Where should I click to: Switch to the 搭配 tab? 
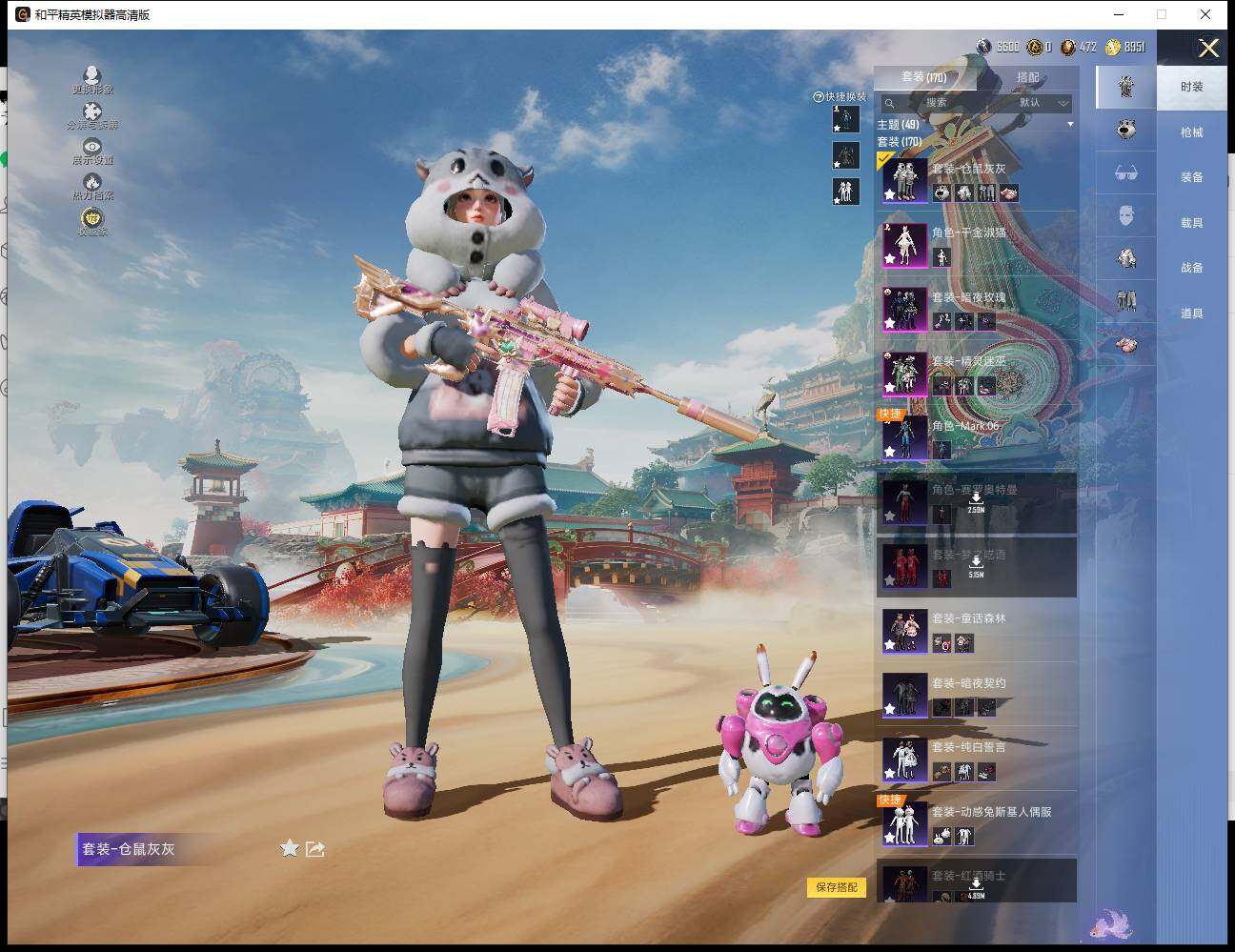coord(1027,77)
